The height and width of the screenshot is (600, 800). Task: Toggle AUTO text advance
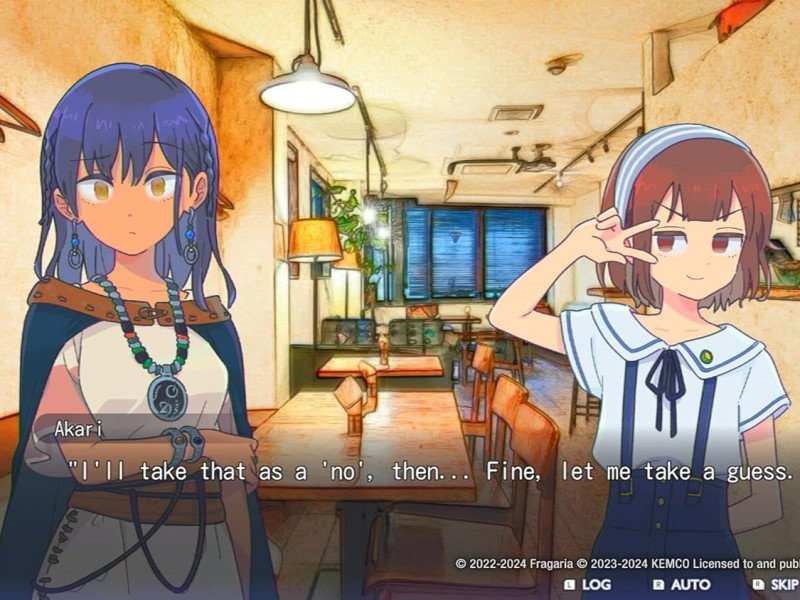point(682,584)
